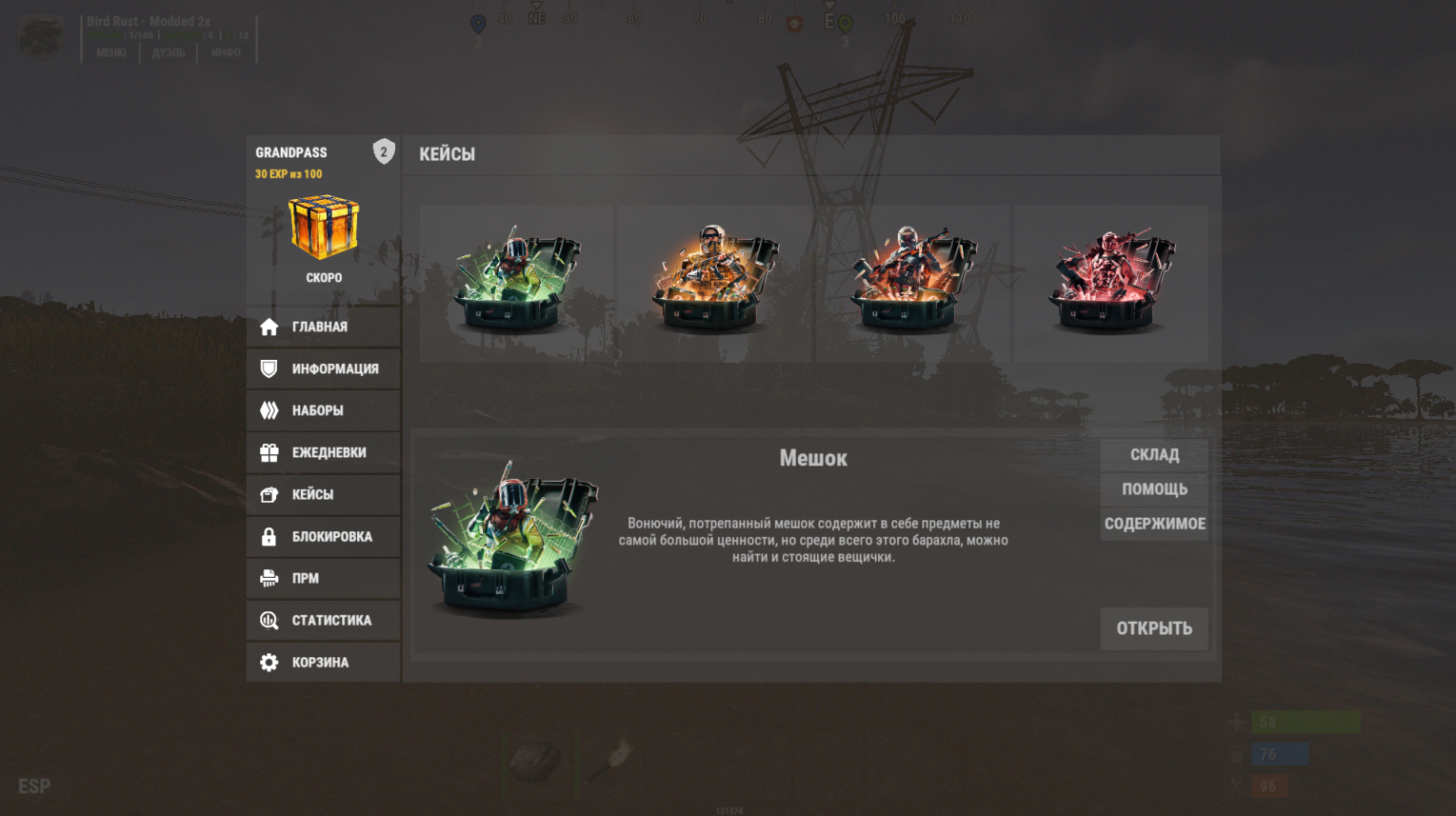Open the Корзина basket
Viewport: 1456px width, 816px height.
tap(323, 662)
